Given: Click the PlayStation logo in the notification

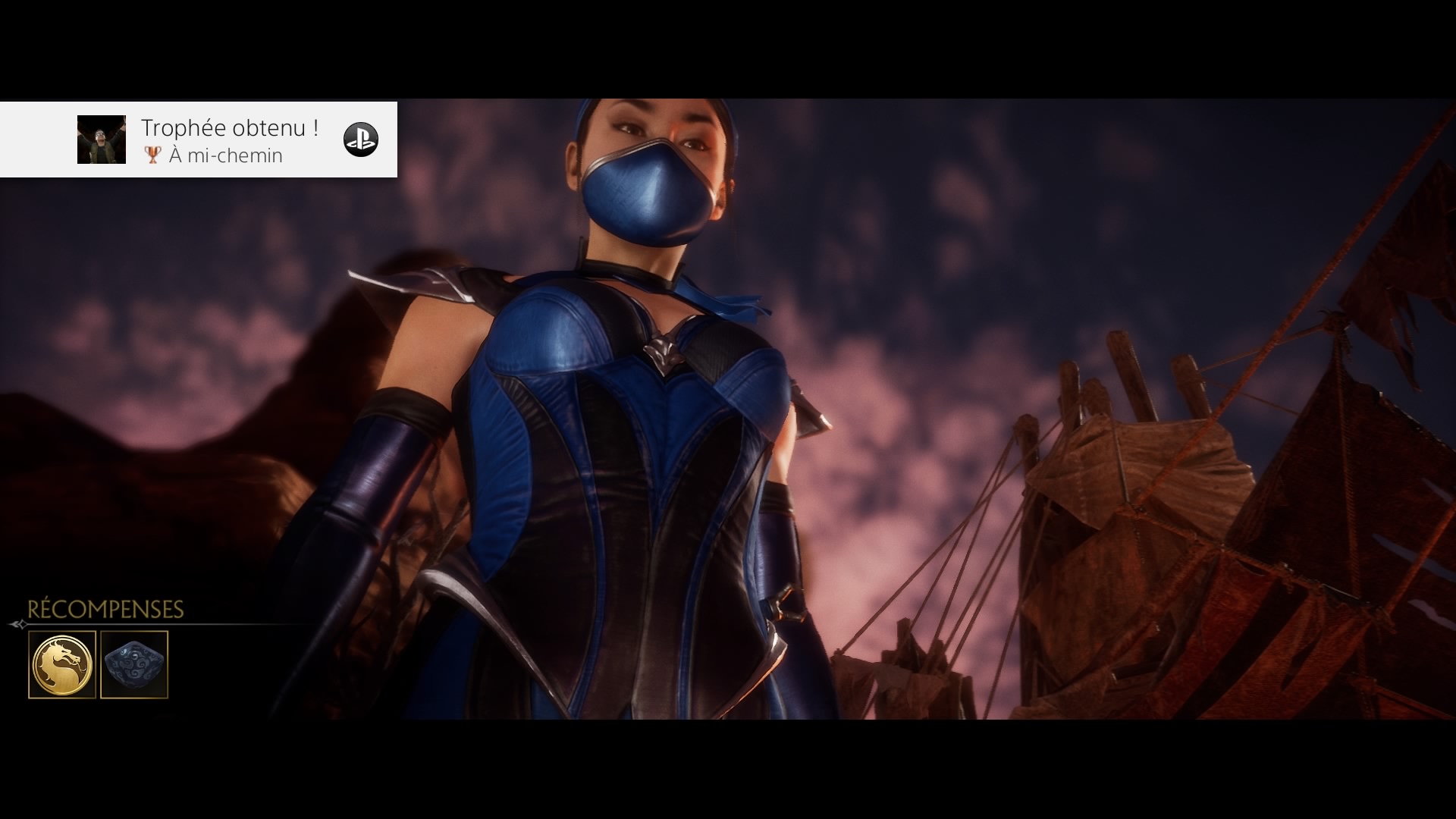Looking at the screenshot, I should click(360, 140).
